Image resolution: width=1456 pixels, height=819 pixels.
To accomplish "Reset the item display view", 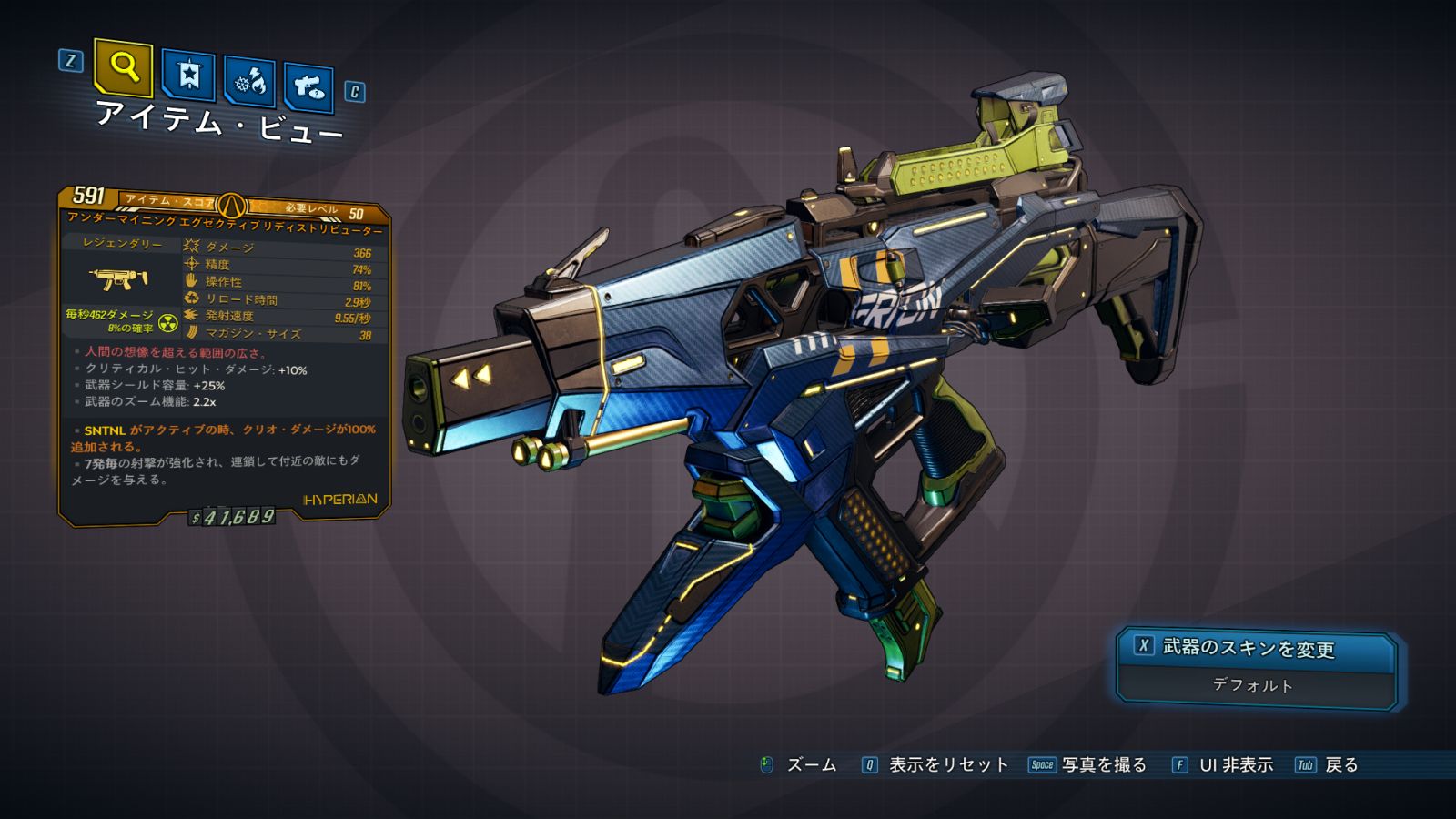I will [935, 765].
